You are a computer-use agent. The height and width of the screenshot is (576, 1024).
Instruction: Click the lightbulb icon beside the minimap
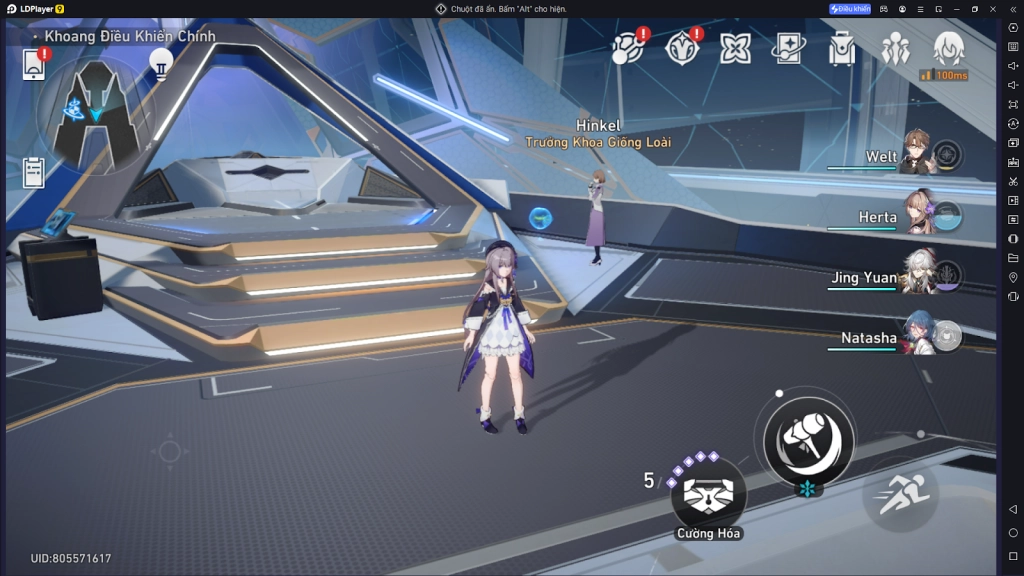coord(160,63)
